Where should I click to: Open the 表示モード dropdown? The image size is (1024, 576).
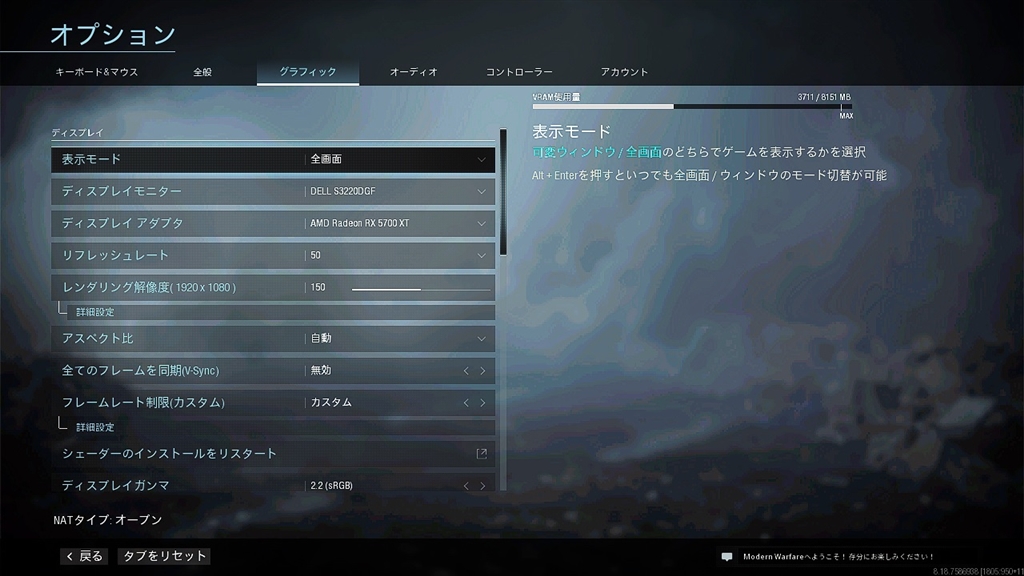[398, 159]
